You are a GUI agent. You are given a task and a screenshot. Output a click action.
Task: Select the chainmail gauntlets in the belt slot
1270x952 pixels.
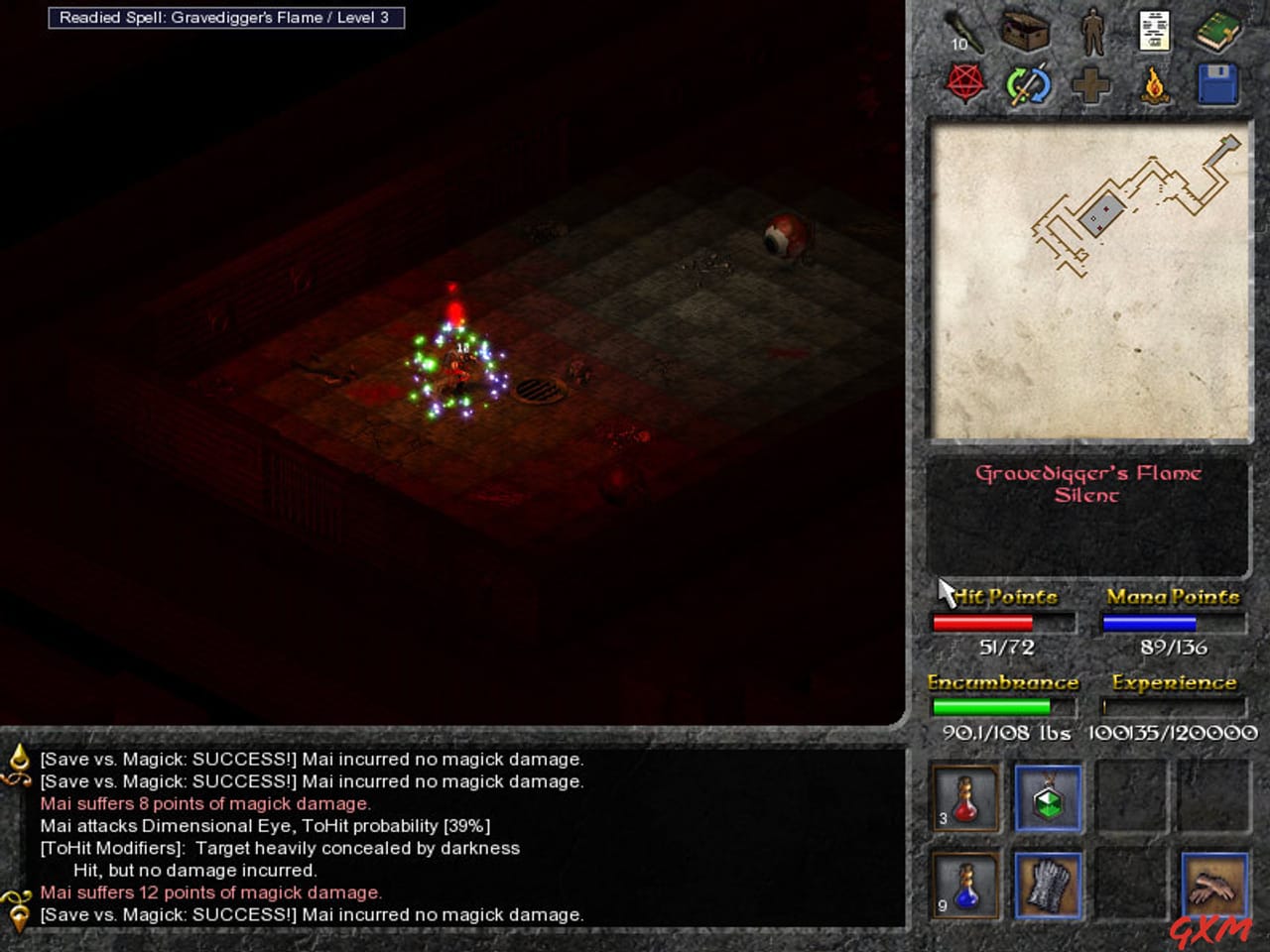(x=1048, y=886)
